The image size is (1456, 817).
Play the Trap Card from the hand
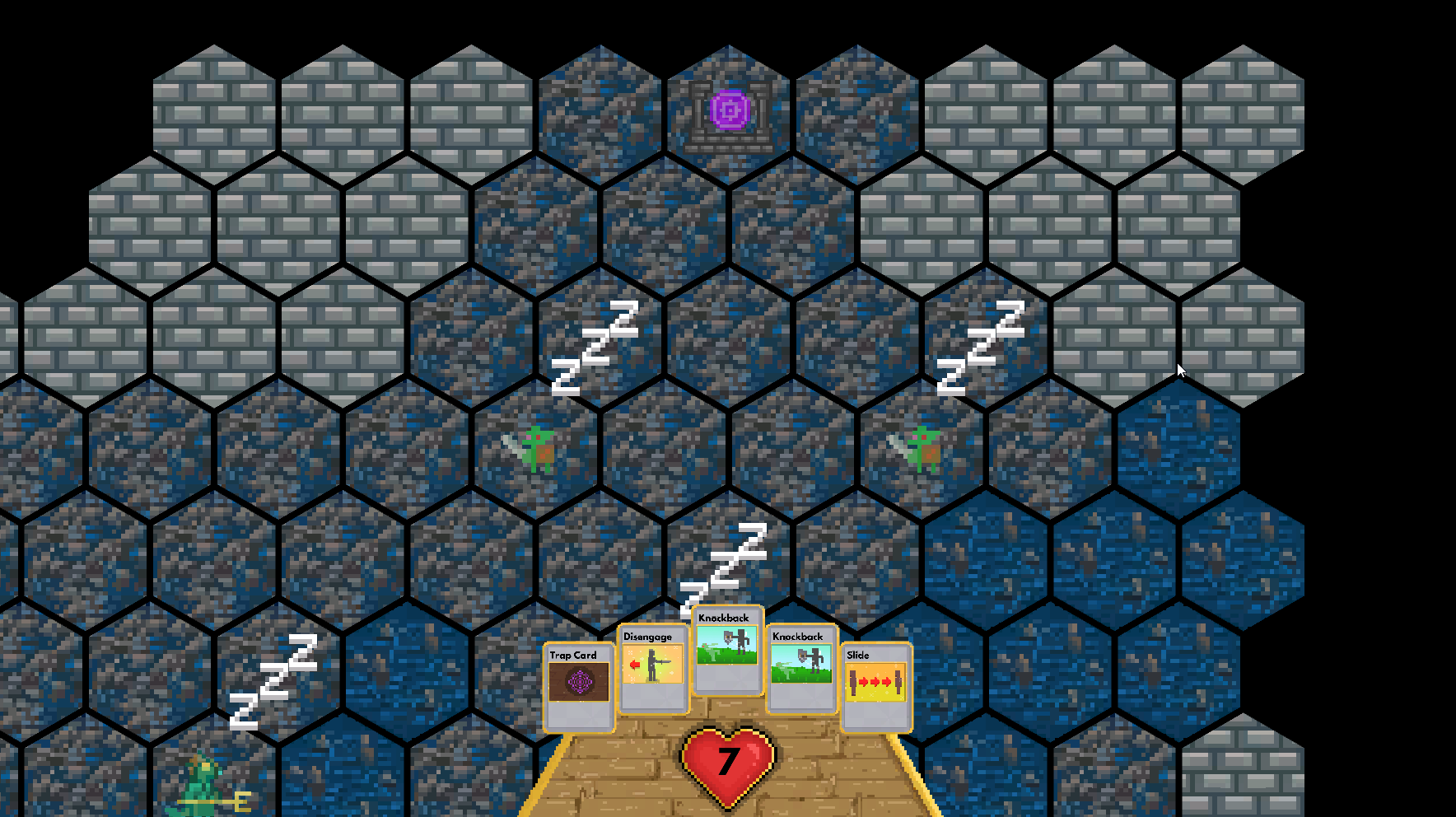coord(578,690)
